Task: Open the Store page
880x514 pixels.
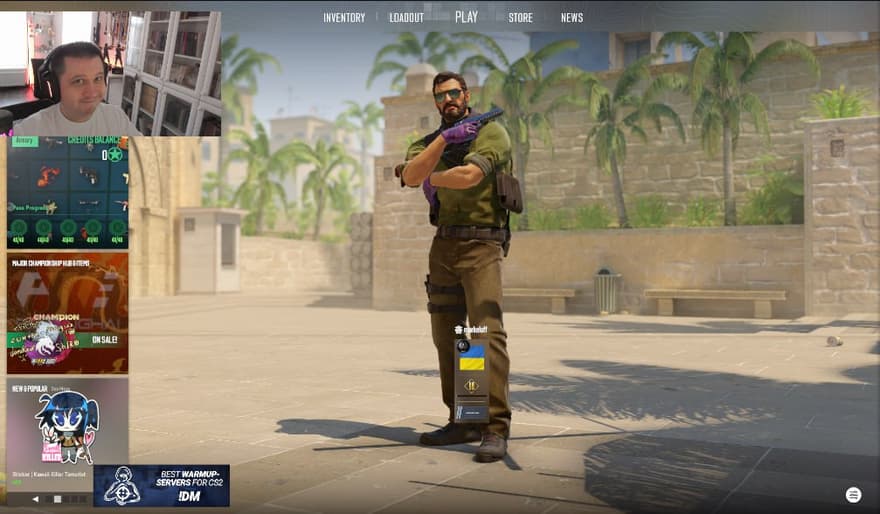Action: [x=520, y=17]
